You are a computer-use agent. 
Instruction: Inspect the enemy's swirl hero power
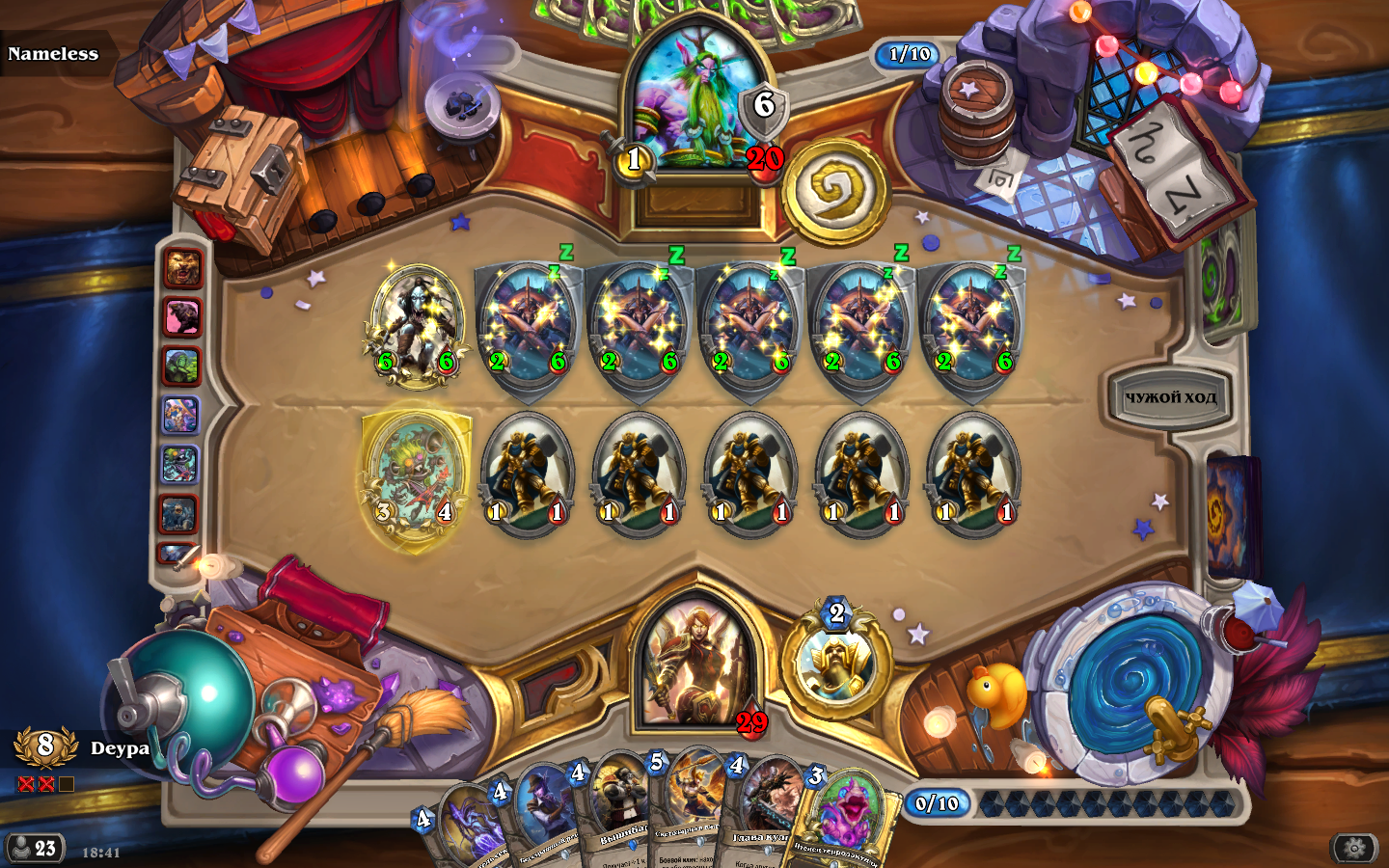[835, 193]
